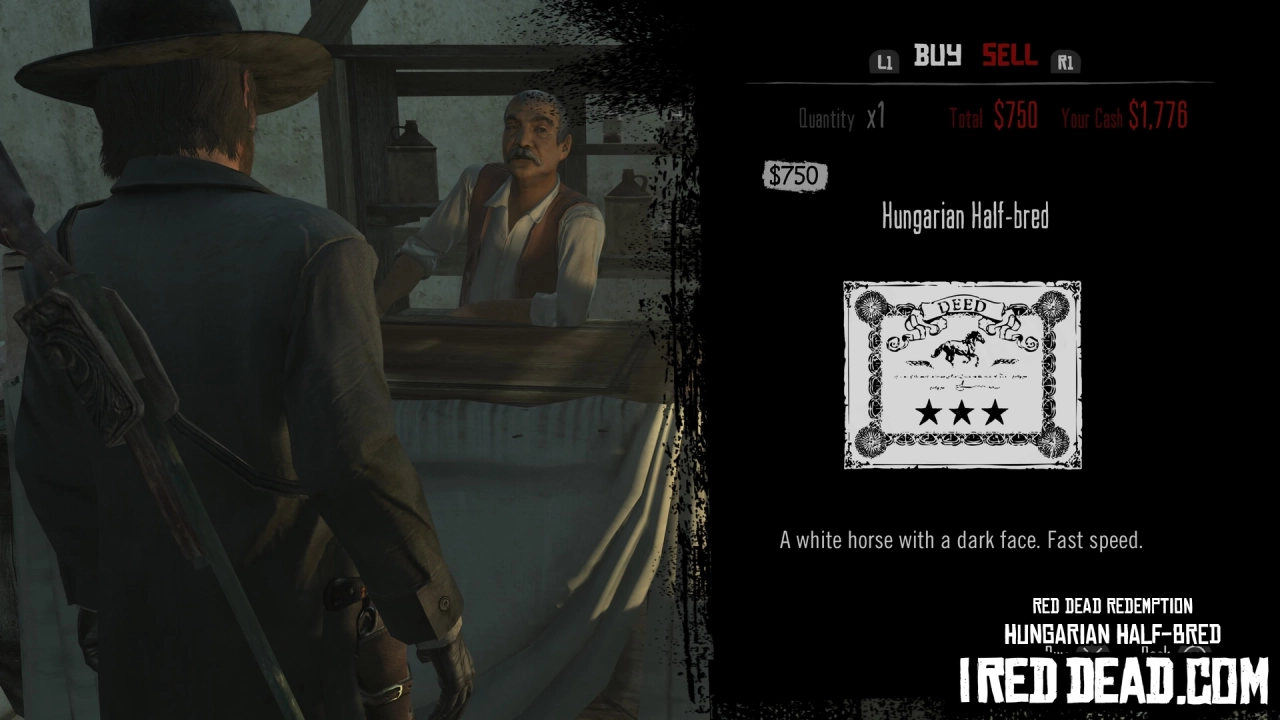Click the Back option at the bottom

1156,650
